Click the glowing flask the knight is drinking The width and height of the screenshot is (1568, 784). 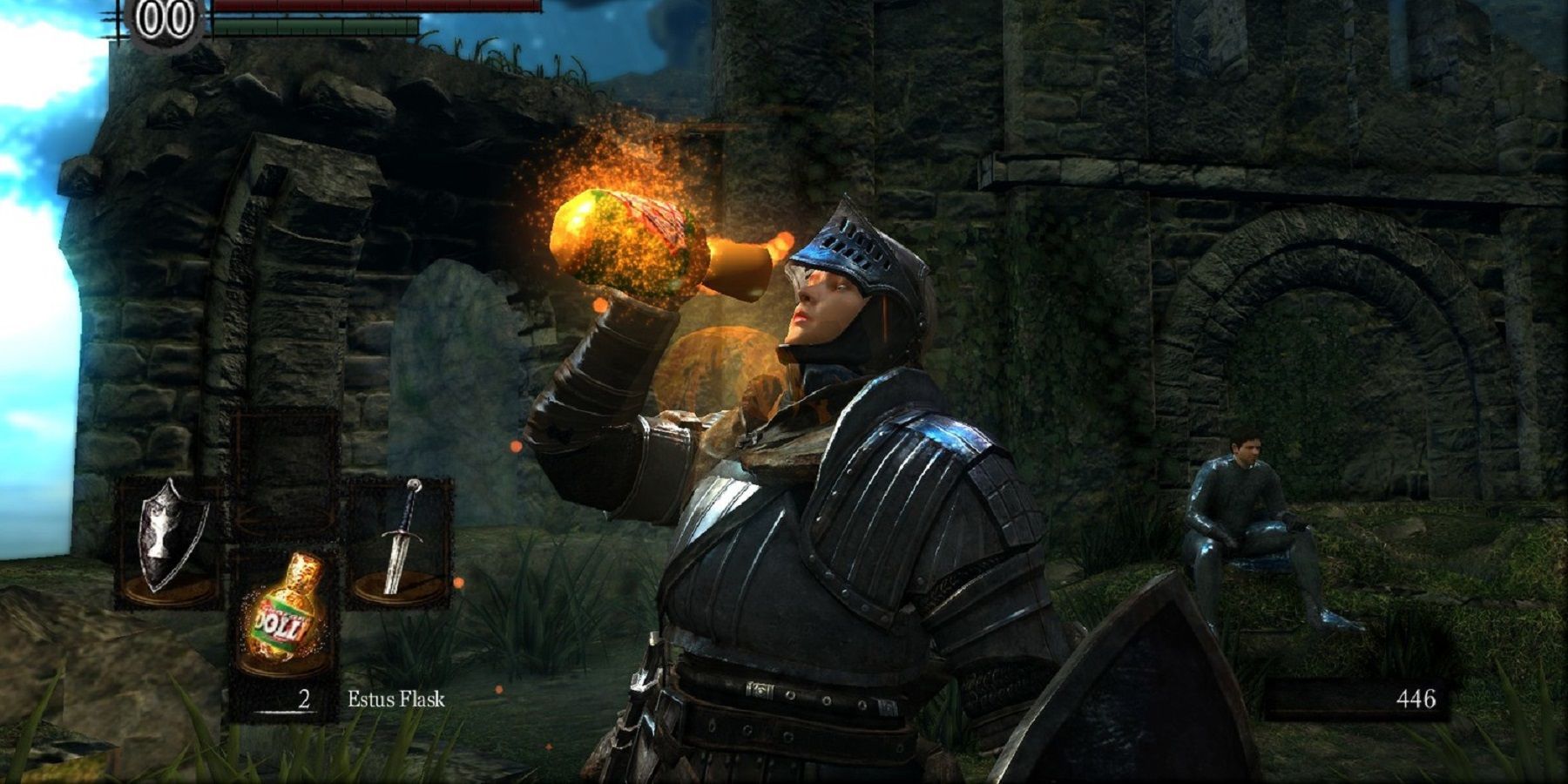(x=627, y=235)
